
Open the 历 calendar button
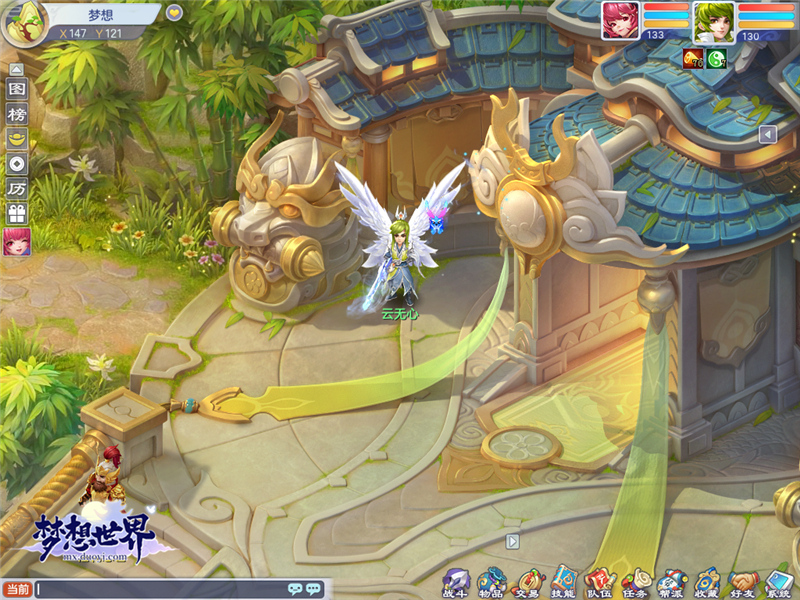pyautogui.click(x=16, y=189)
